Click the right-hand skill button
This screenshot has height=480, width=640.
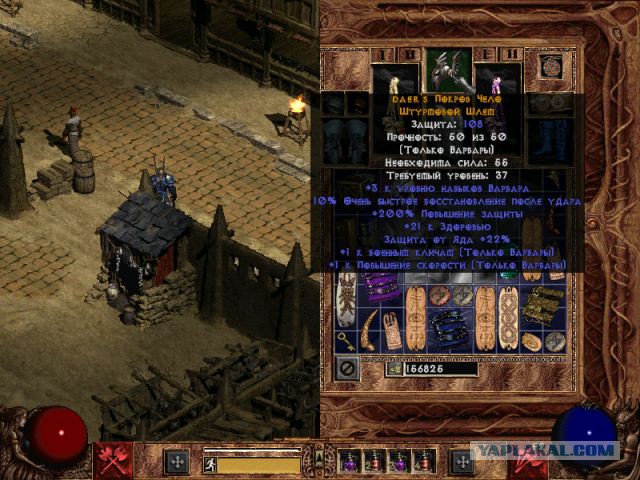(x=527, y=462)
